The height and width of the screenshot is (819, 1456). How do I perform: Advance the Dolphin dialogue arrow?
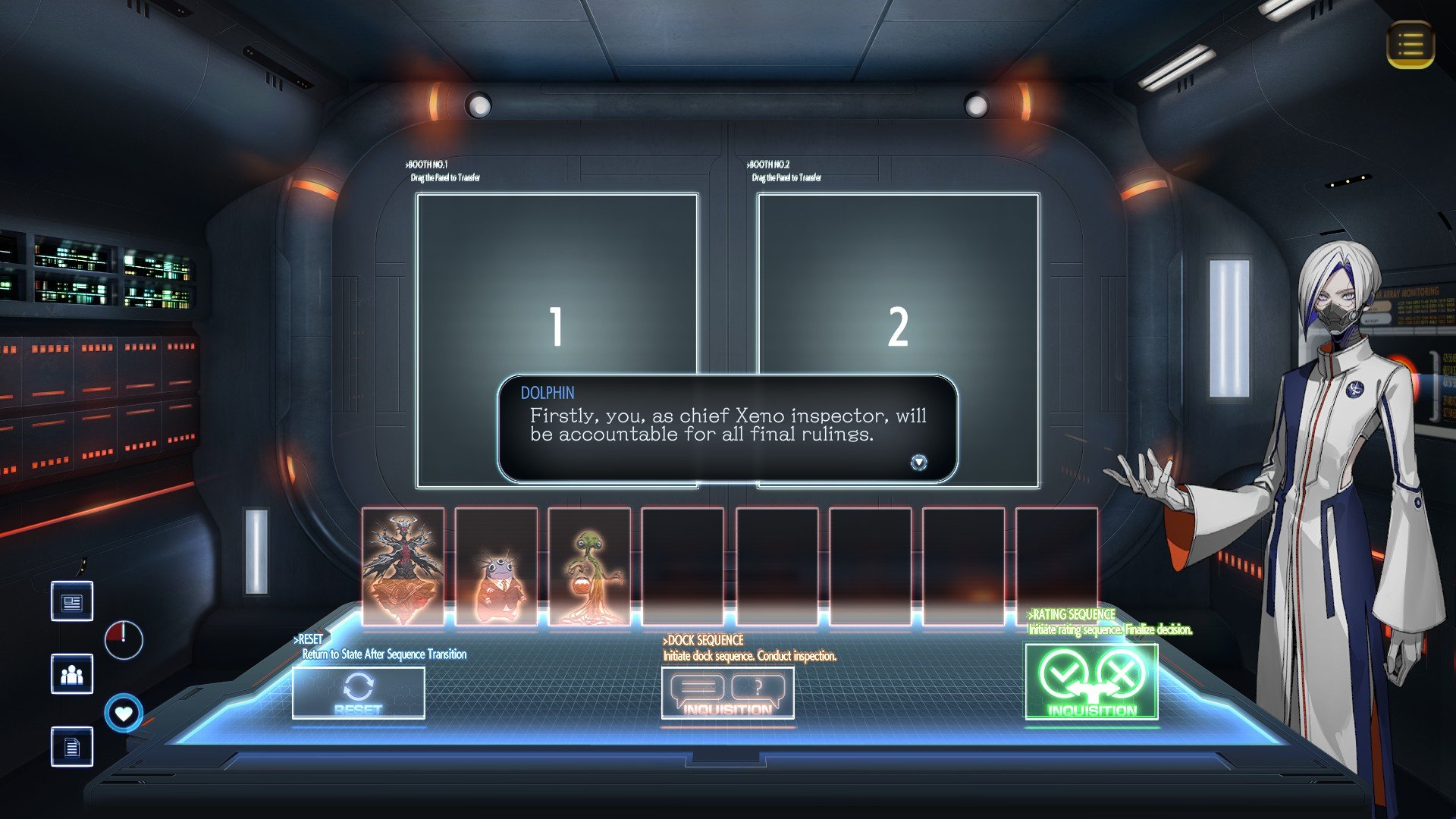click(x=918, y=462)
